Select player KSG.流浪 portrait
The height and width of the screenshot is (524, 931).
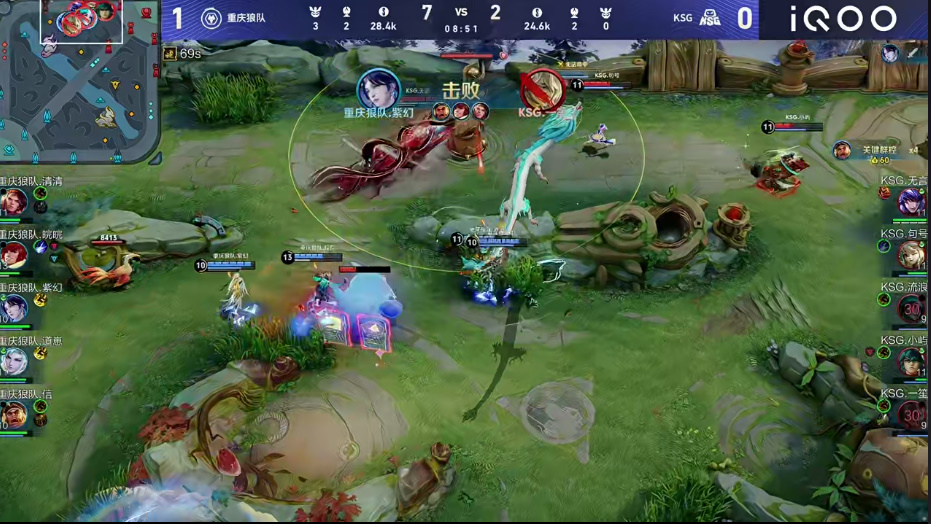912,308
